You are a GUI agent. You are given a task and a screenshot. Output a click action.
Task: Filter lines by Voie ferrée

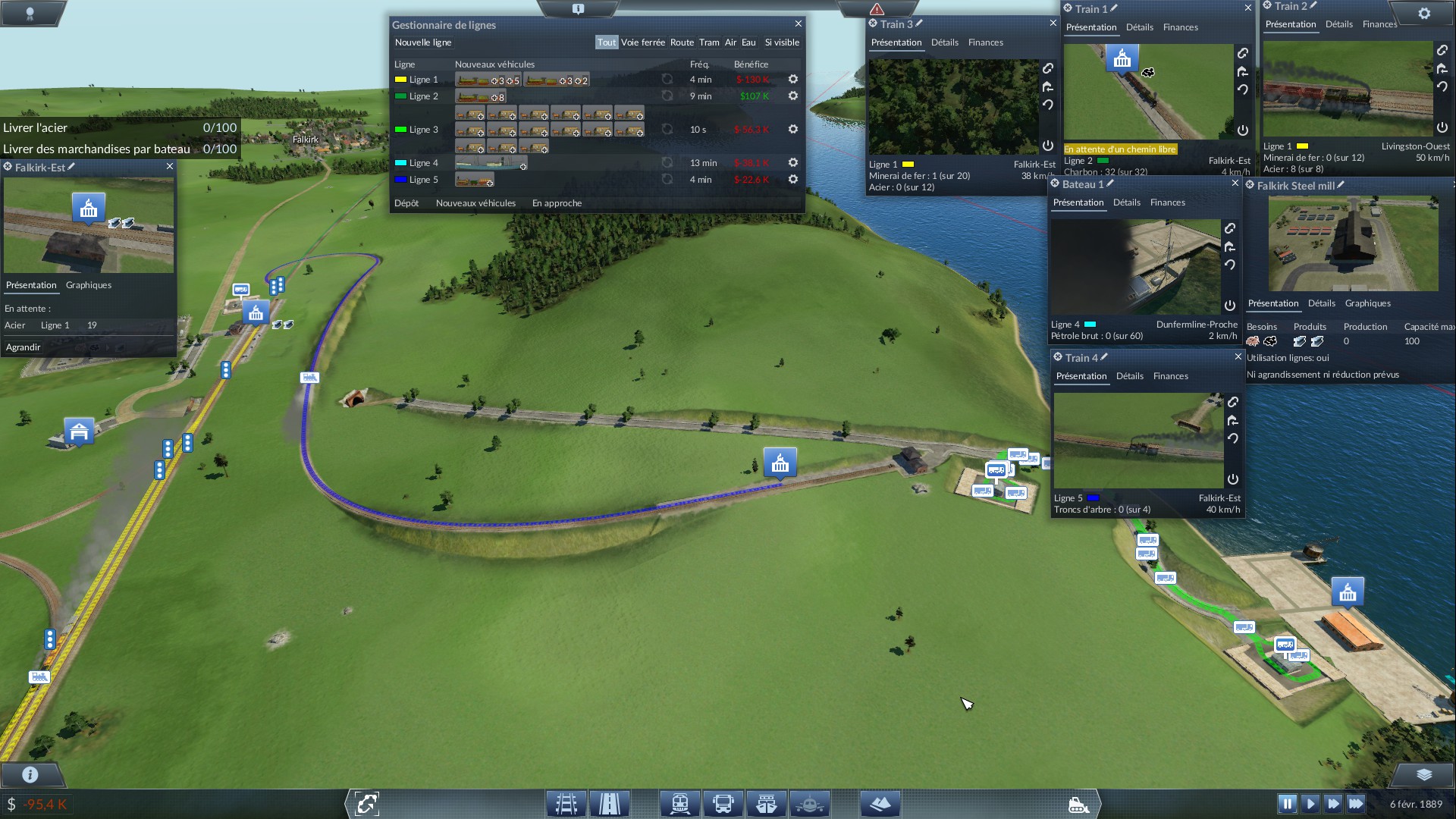[x=642, y=42]
